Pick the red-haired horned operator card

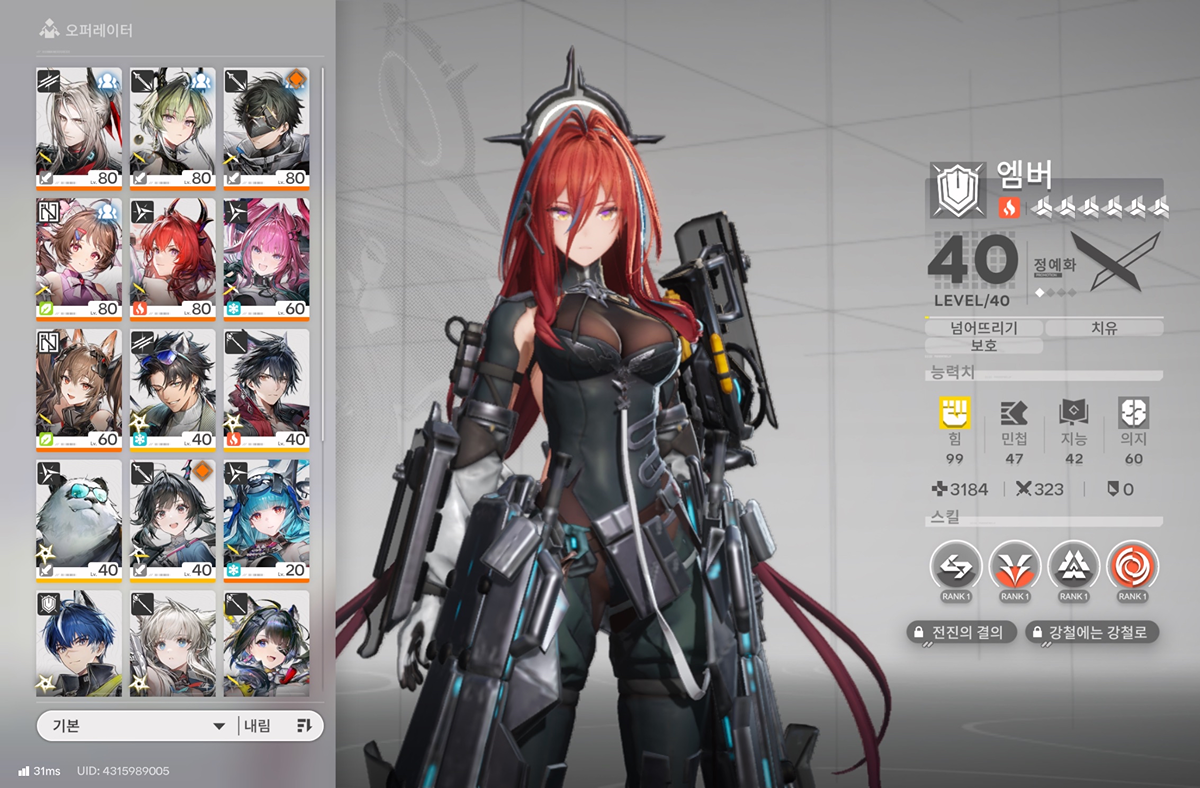pyautogui.click(x=172, y=258)
